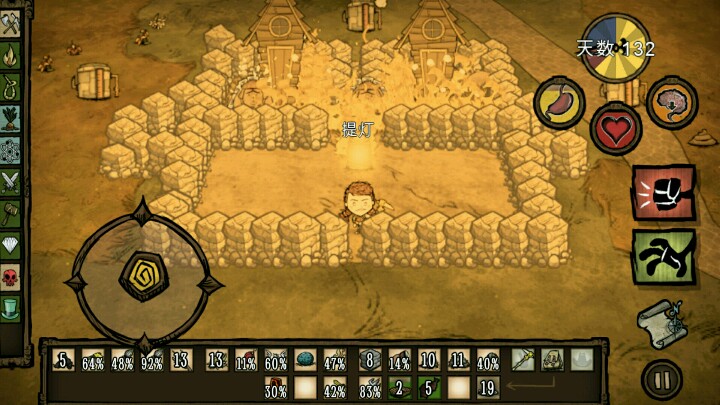This screenshot has height=405, width=720.
Task: Open the rolled map scroll
Action: click(x=660, y=323)
